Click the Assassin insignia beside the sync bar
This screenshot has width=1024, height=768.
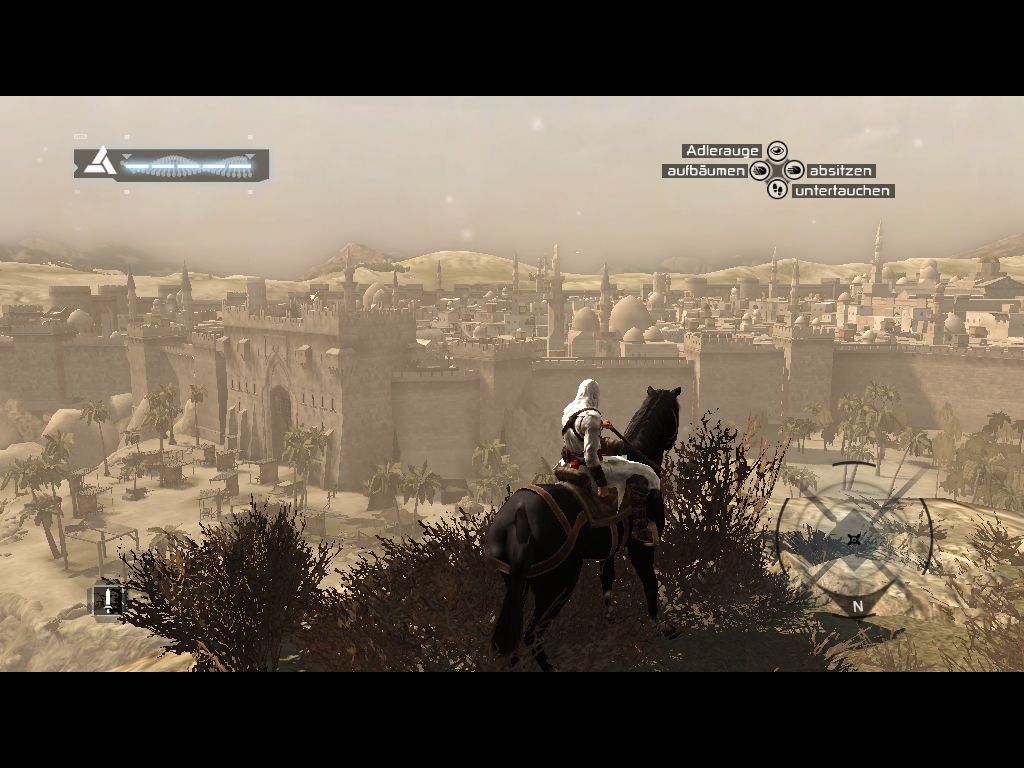click(97, 162)
